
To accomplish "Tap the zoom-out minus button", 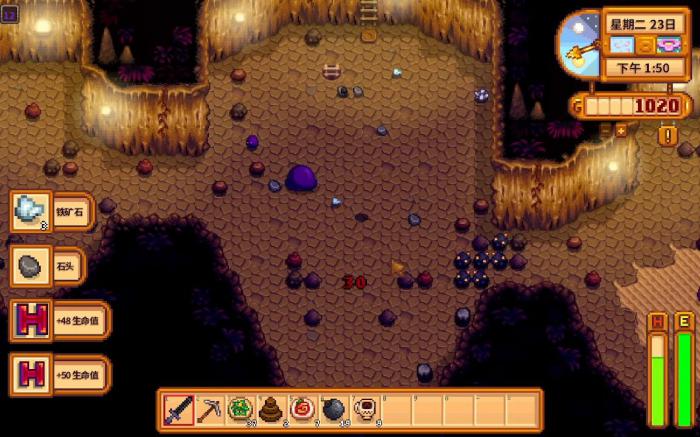I will (605, 130).
